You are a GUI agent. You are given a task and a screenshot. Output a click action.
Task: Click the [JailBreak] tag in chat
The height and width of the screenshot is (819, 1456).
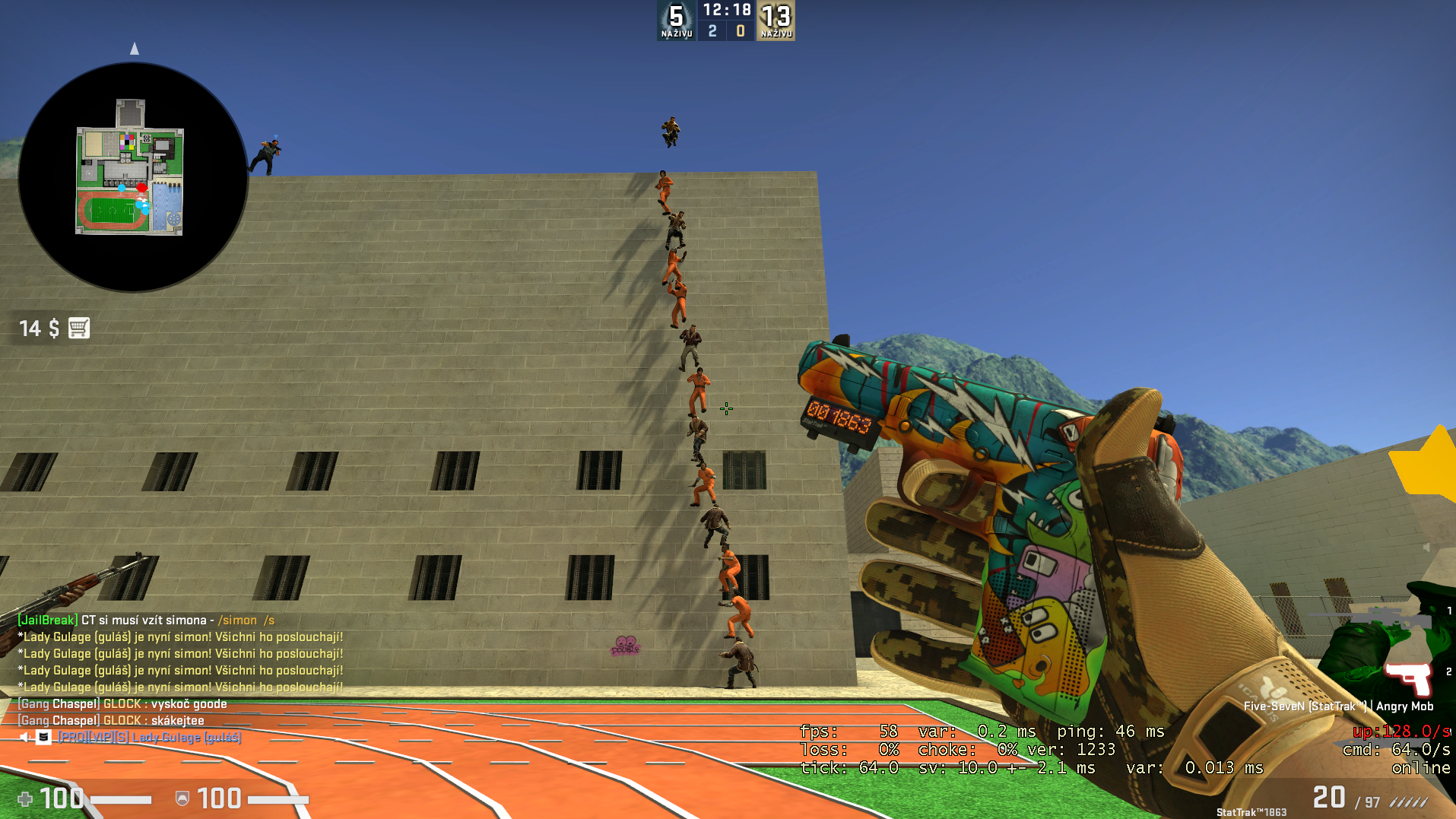click(x=48, y=620)
